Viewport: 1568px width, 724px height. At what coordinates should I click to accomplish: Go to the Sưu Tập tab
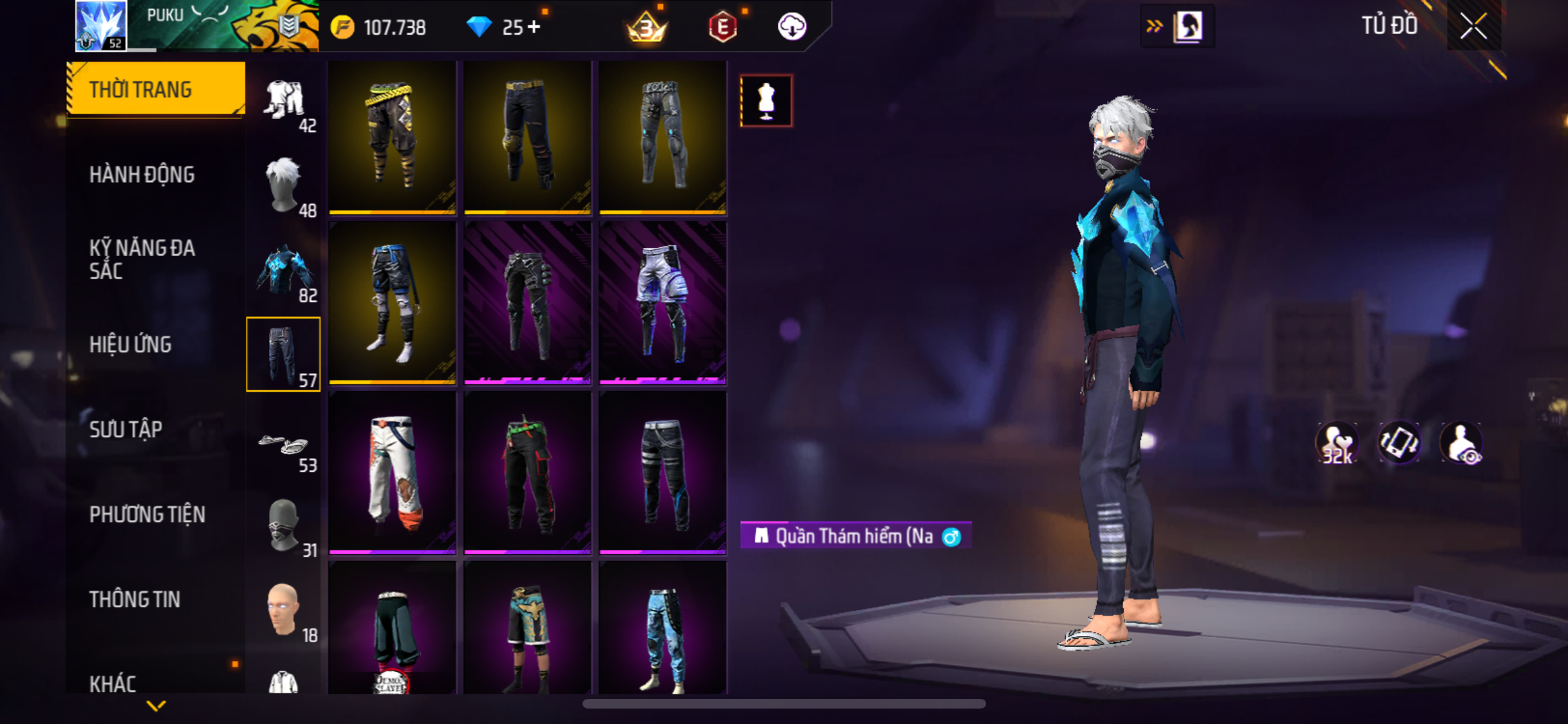pyautogui.click(x=126, y=429)
